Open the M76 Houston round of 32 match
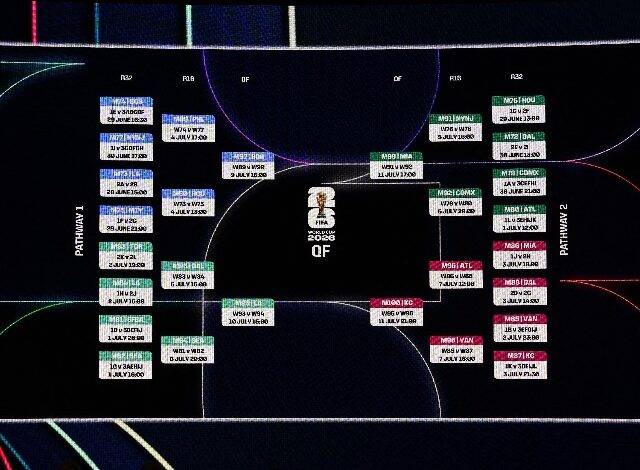This screenshot has width=640, height=470. click(x=518, y=109)
